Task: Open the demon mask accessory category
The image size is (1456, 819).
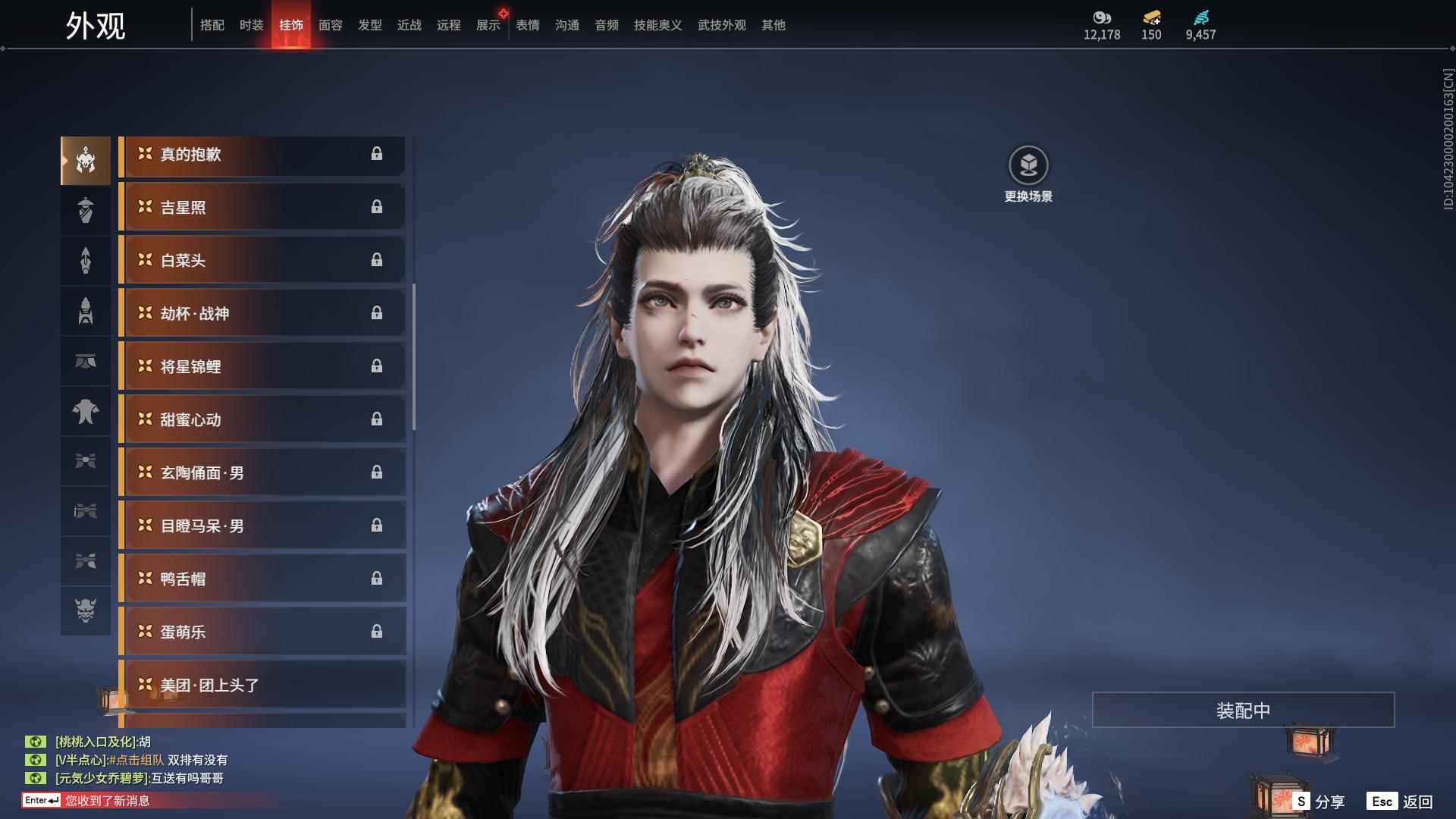Action: click(x=86, y=610)
